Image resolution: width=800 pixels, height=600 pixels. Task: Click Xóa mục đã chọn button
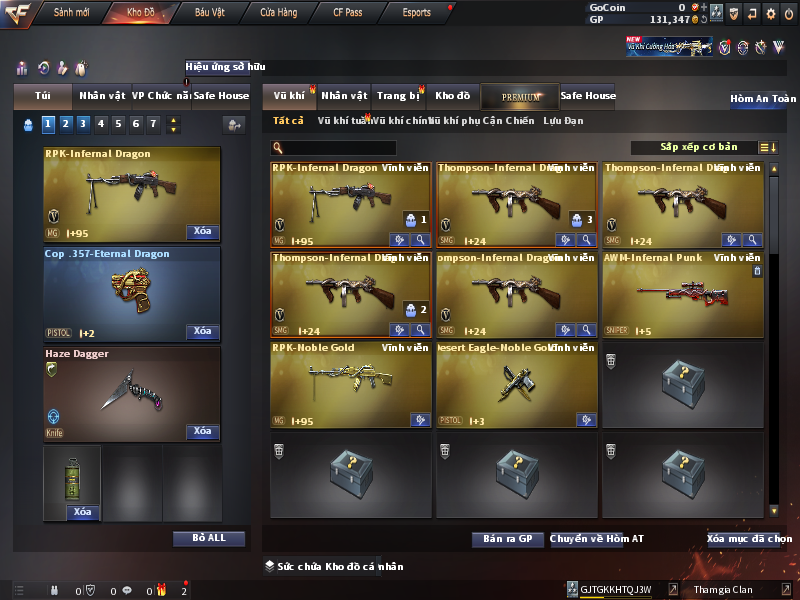click(x=748, y=539)
